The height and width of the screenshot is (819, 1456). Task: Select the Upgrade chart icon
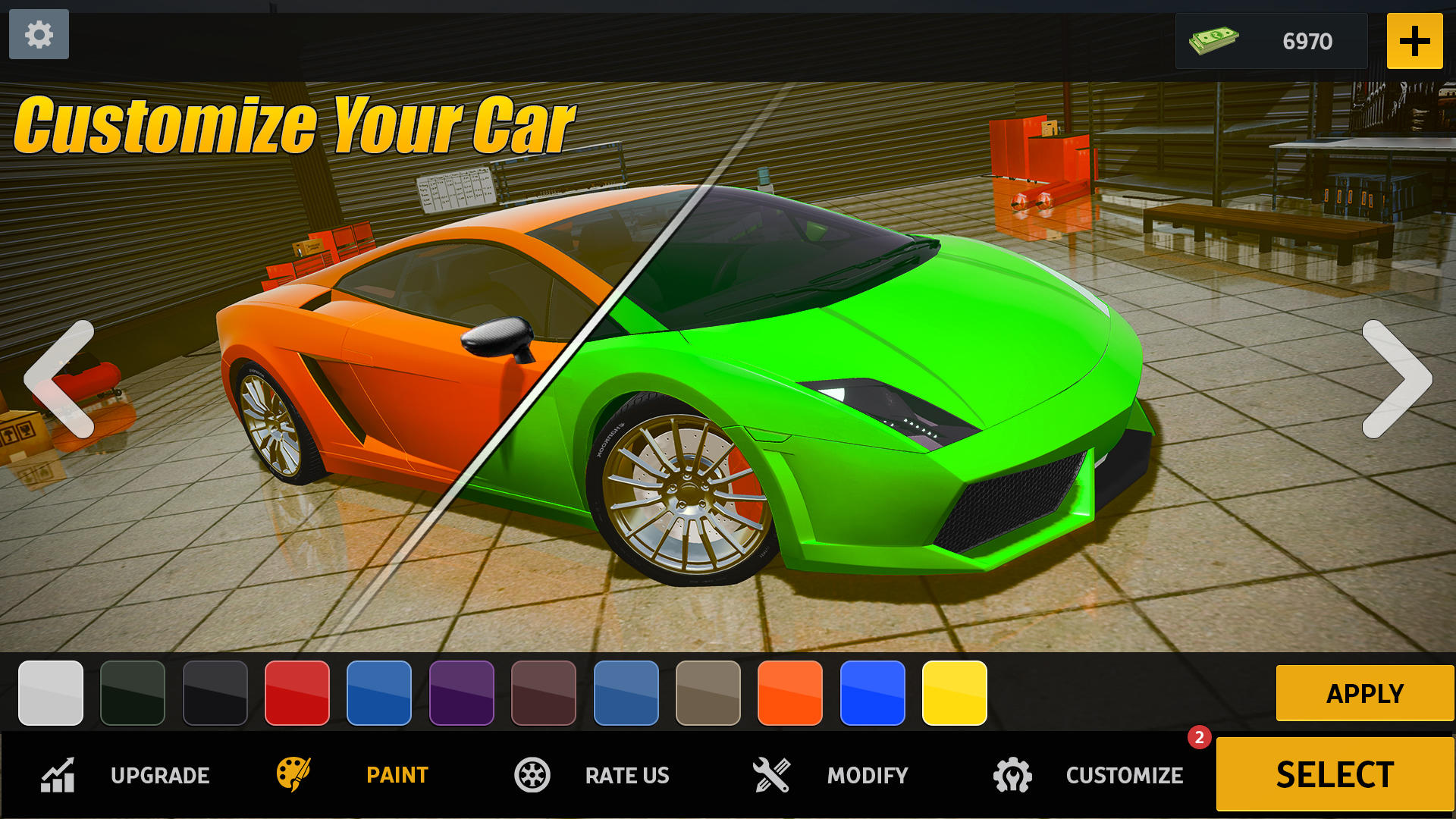click(x=59, y=775)
